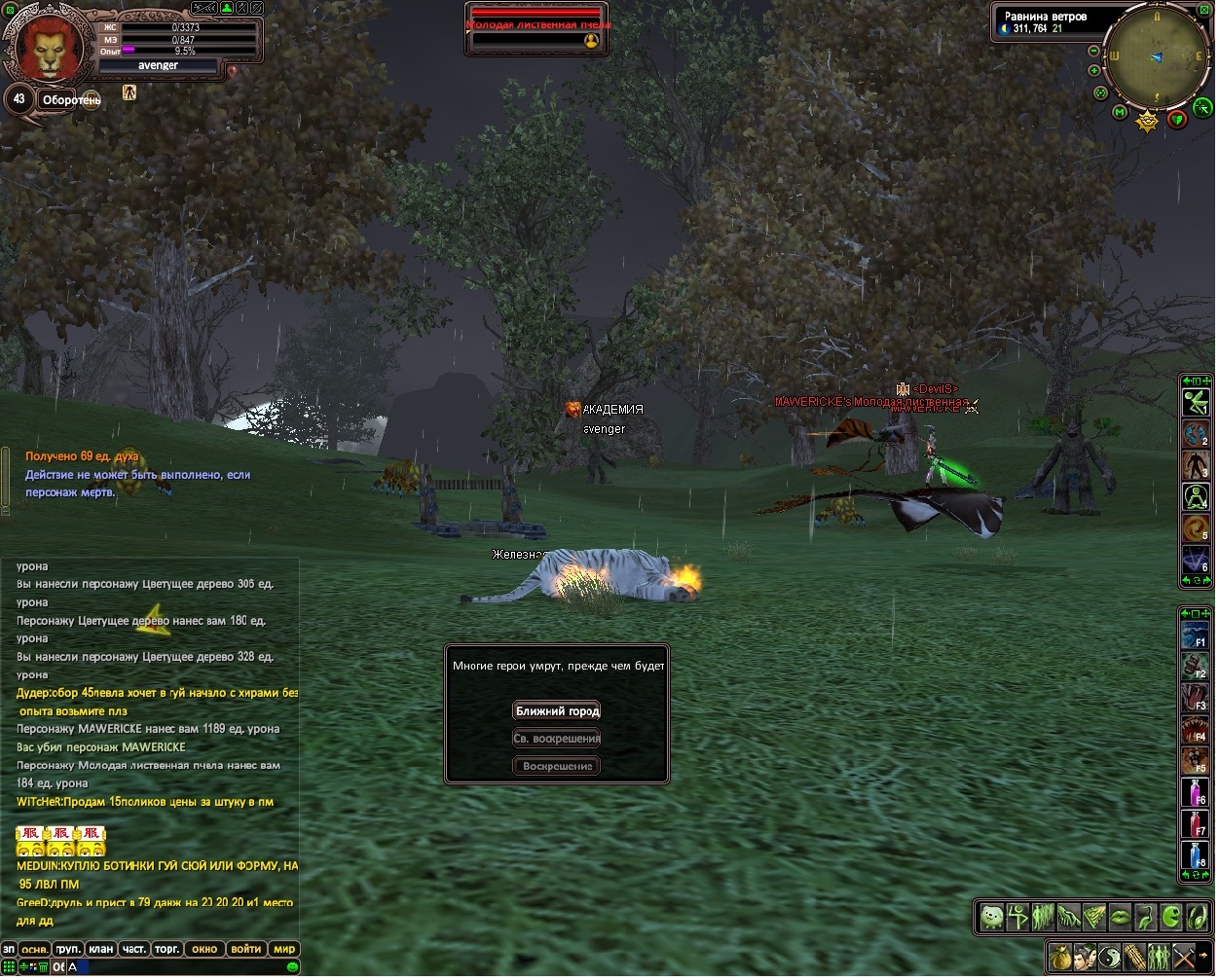
Task: Switch chat to the торг. tab
Action: (167, 949)
